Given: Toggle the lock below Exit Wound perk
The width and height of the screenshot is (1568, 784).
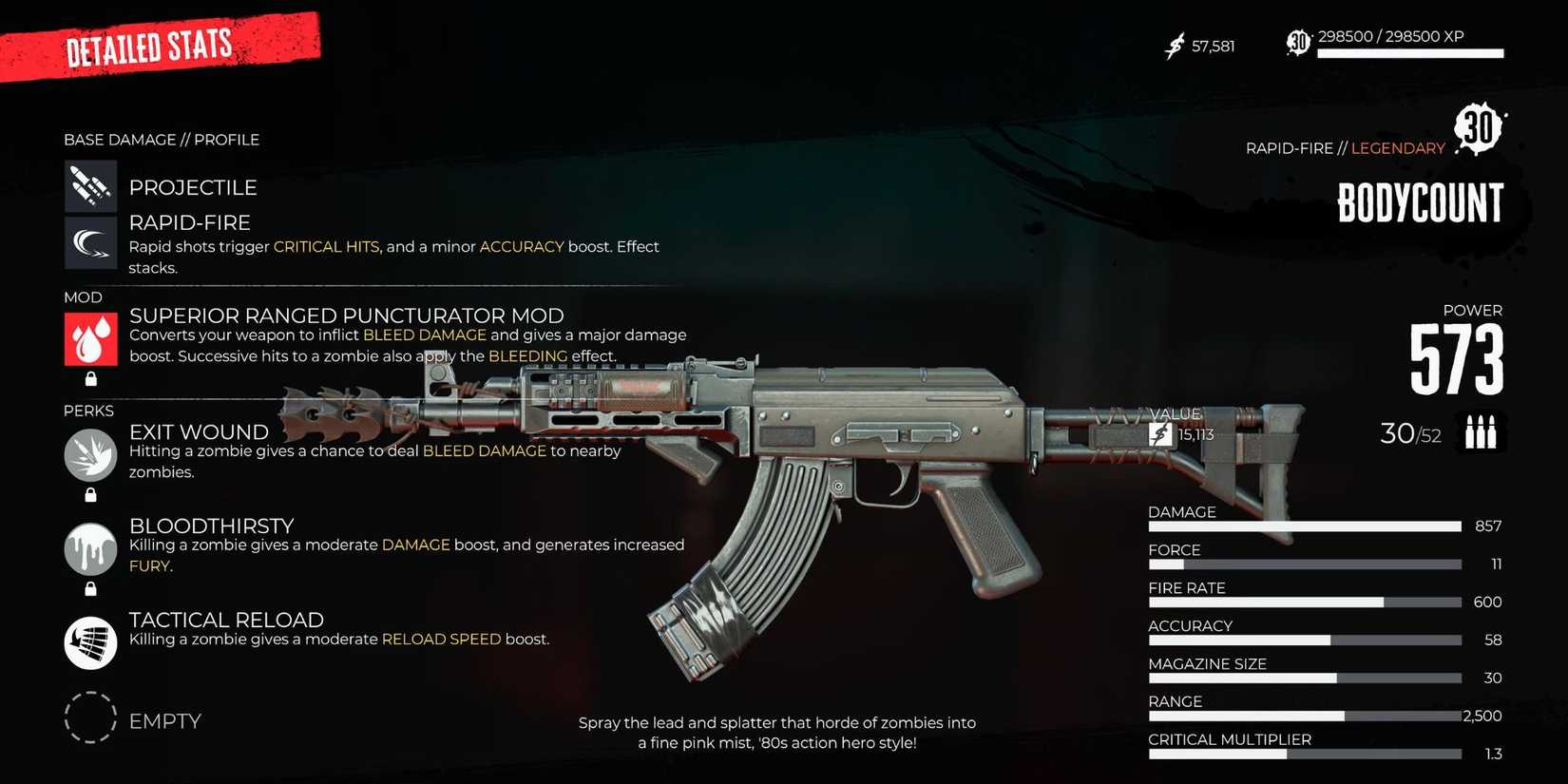Looking at the screenshot, I should (90, 495).
